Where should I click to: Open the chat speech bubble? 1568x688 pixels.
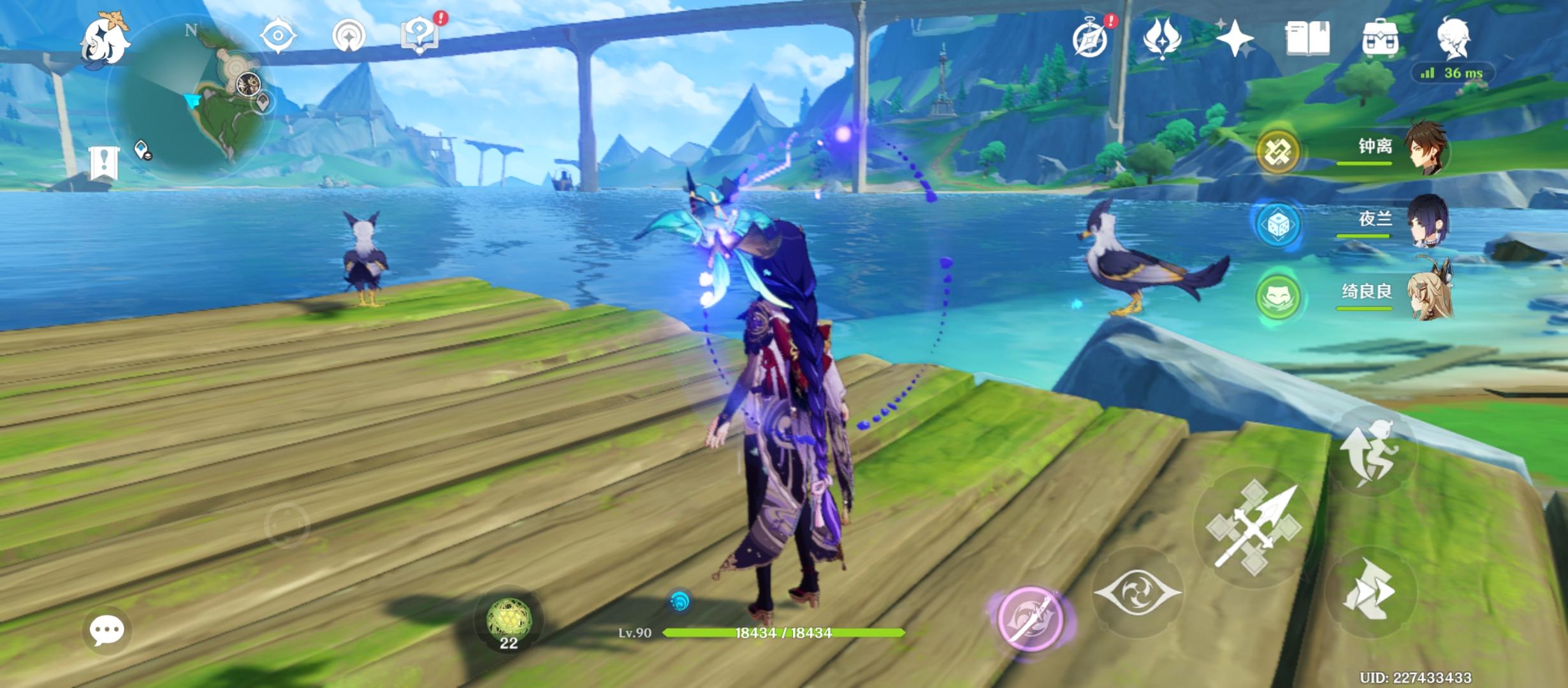[106, 631]
